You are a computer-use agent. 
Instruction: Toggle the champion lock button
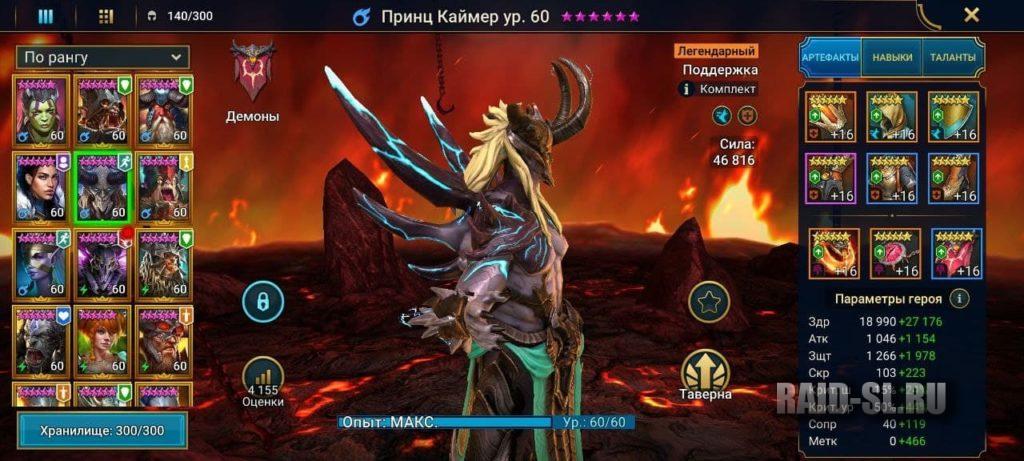263,300
